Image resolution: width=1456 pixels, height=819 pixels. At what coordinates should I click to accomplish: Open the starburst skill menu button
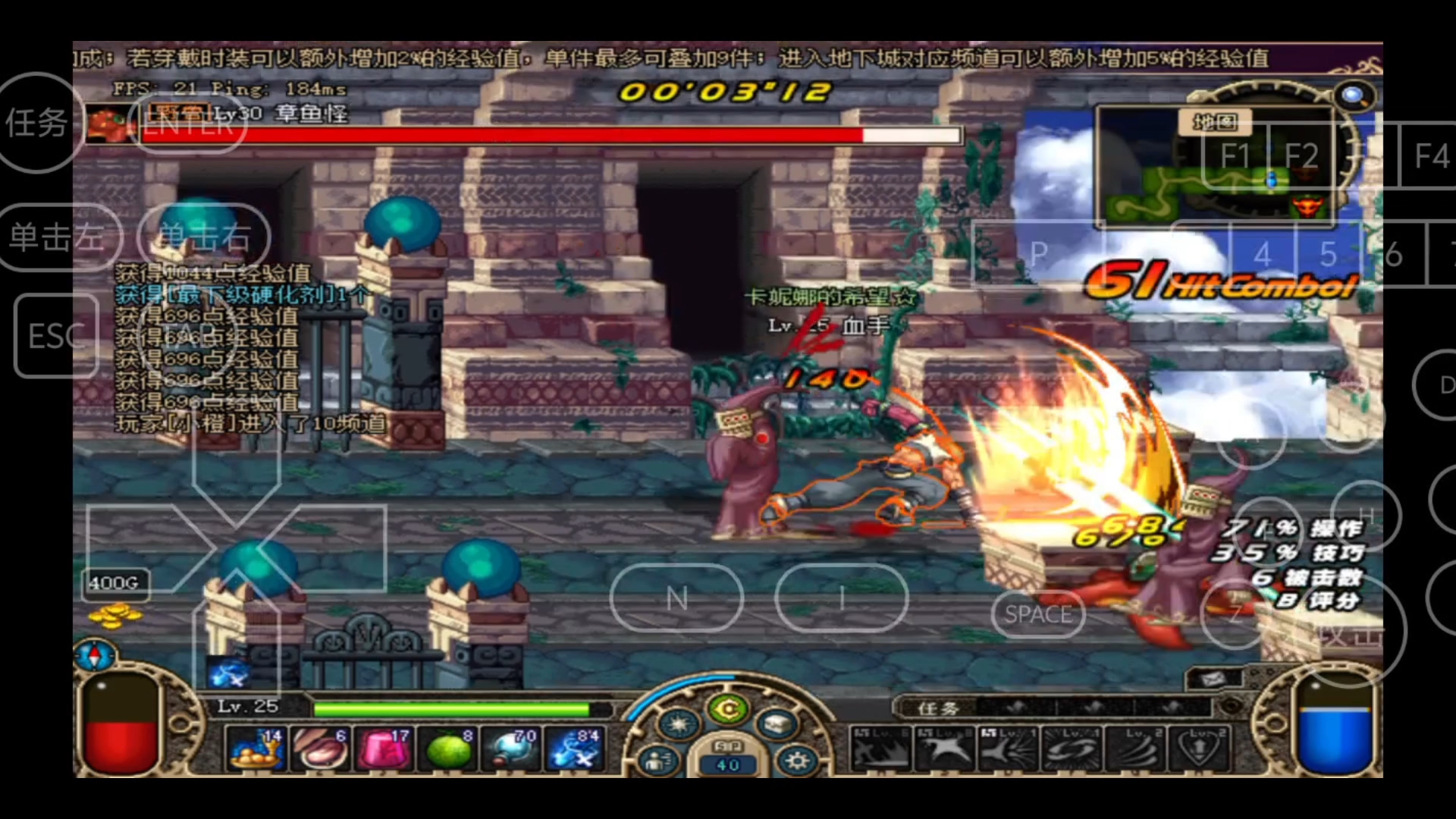point(678,725)
